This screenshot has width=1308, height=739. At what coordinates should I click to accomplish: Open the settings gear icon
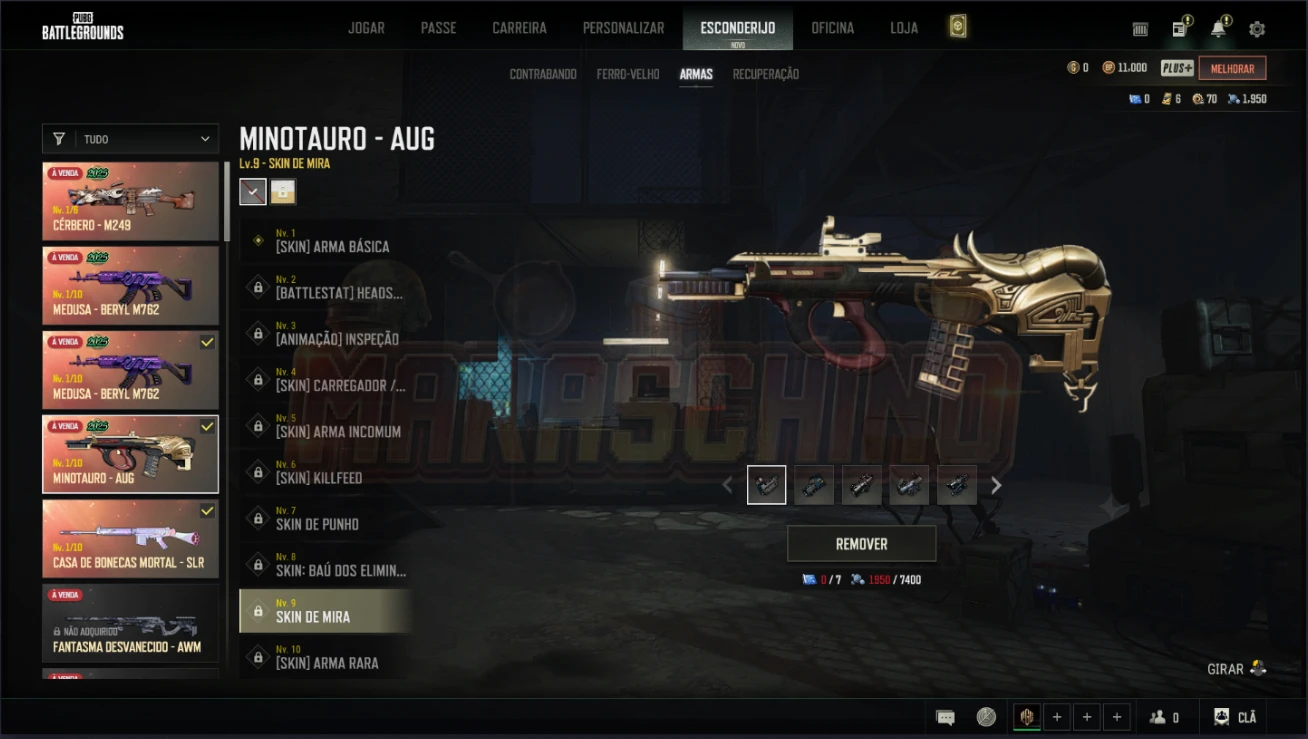pos(1257,29)
